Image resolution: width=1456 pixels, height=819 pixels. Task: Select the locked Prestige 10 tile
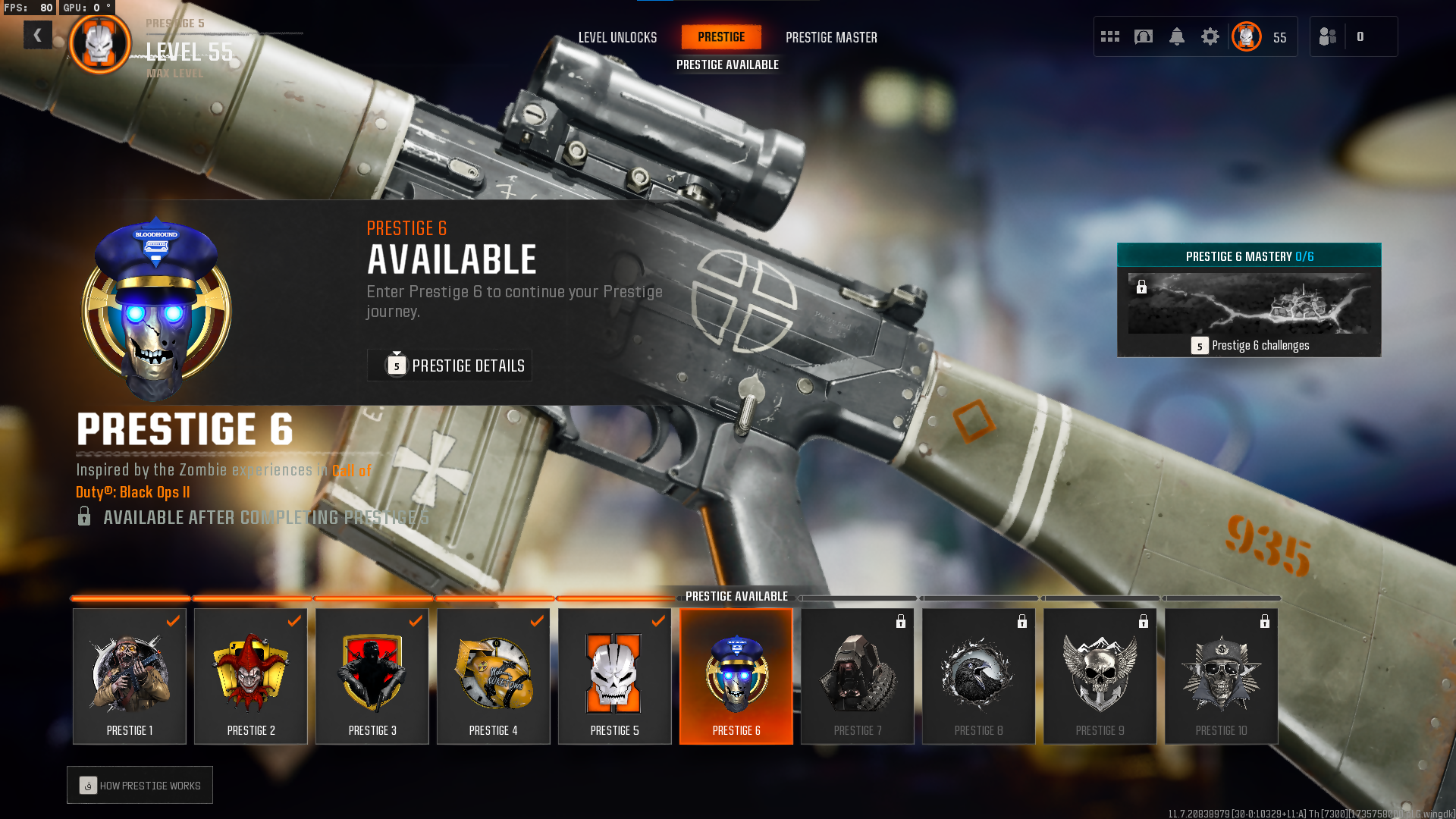coord(1222,676)
